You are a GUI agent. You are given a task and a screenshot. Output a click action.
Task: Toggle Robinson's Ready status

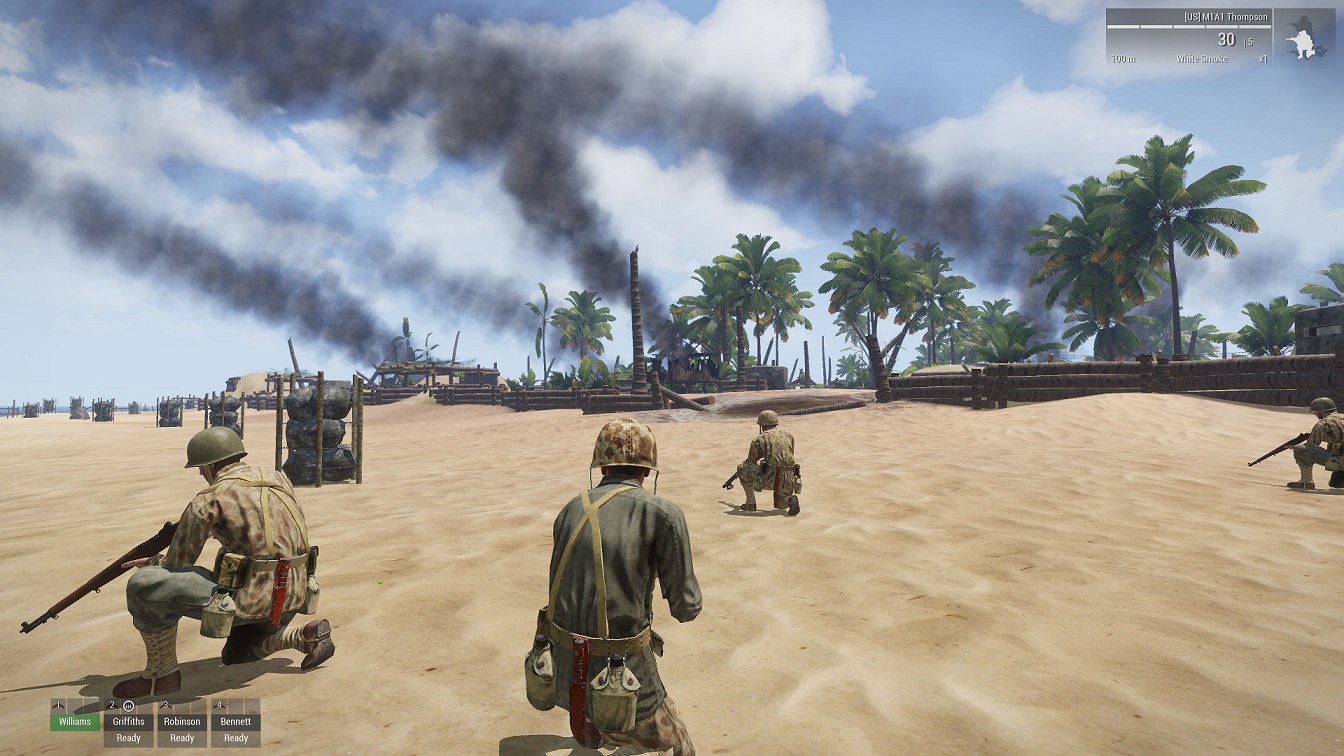coord(182,738)
